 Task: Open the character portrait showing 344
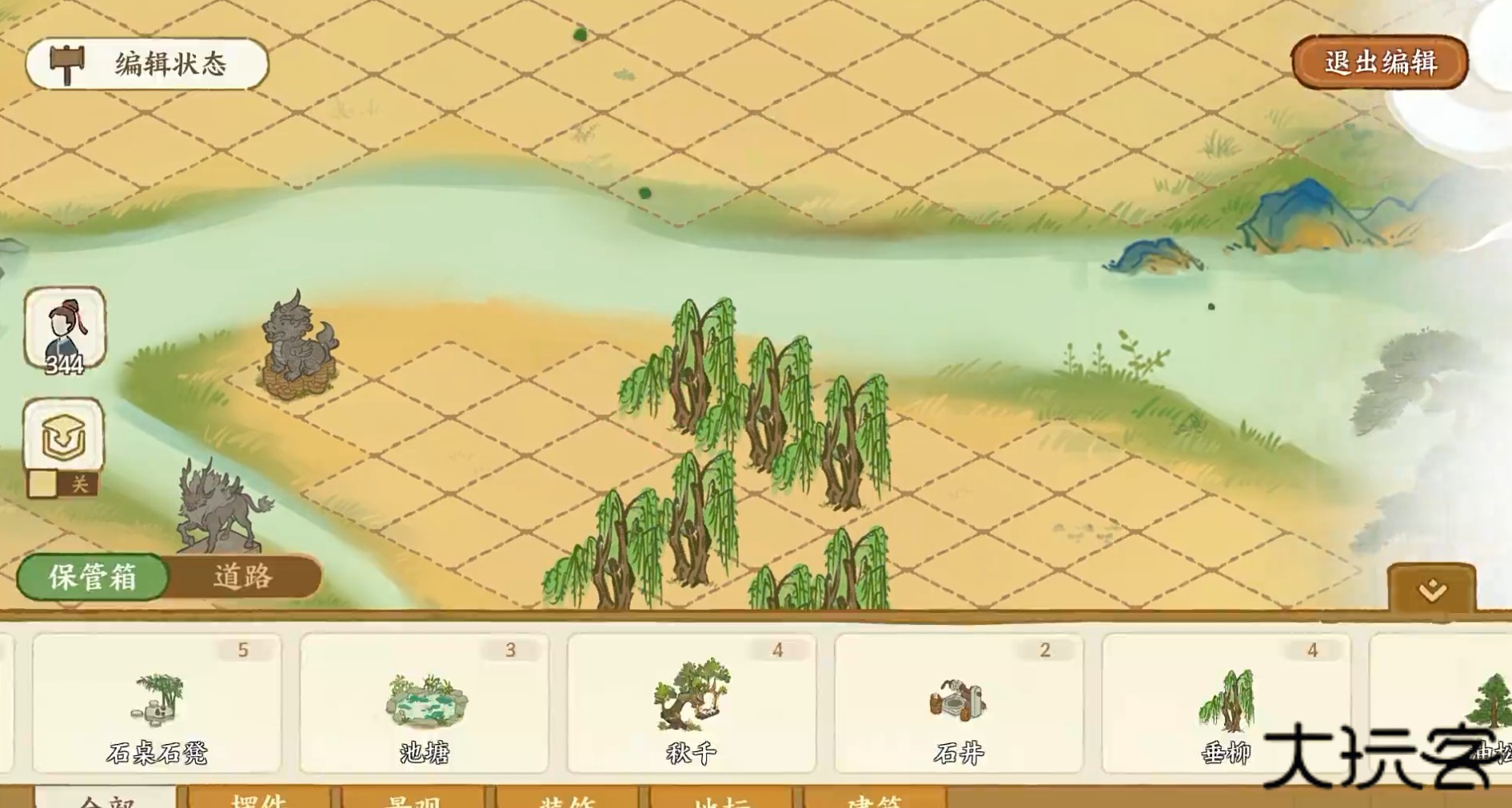pyautogui.click(x=65, y=330)
